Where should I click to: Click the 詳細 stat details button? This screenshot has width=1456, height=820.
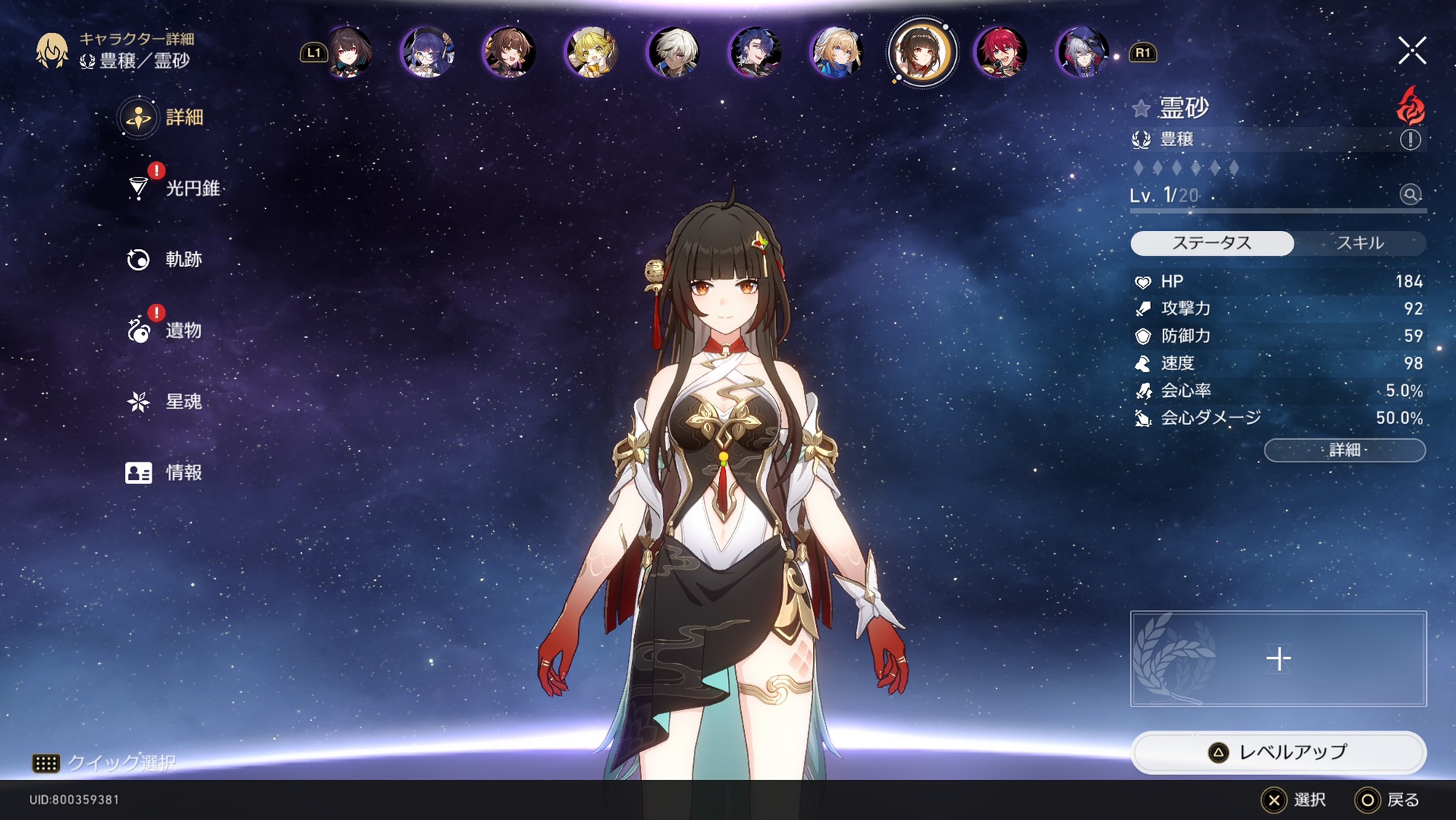tap(1345, 450)
